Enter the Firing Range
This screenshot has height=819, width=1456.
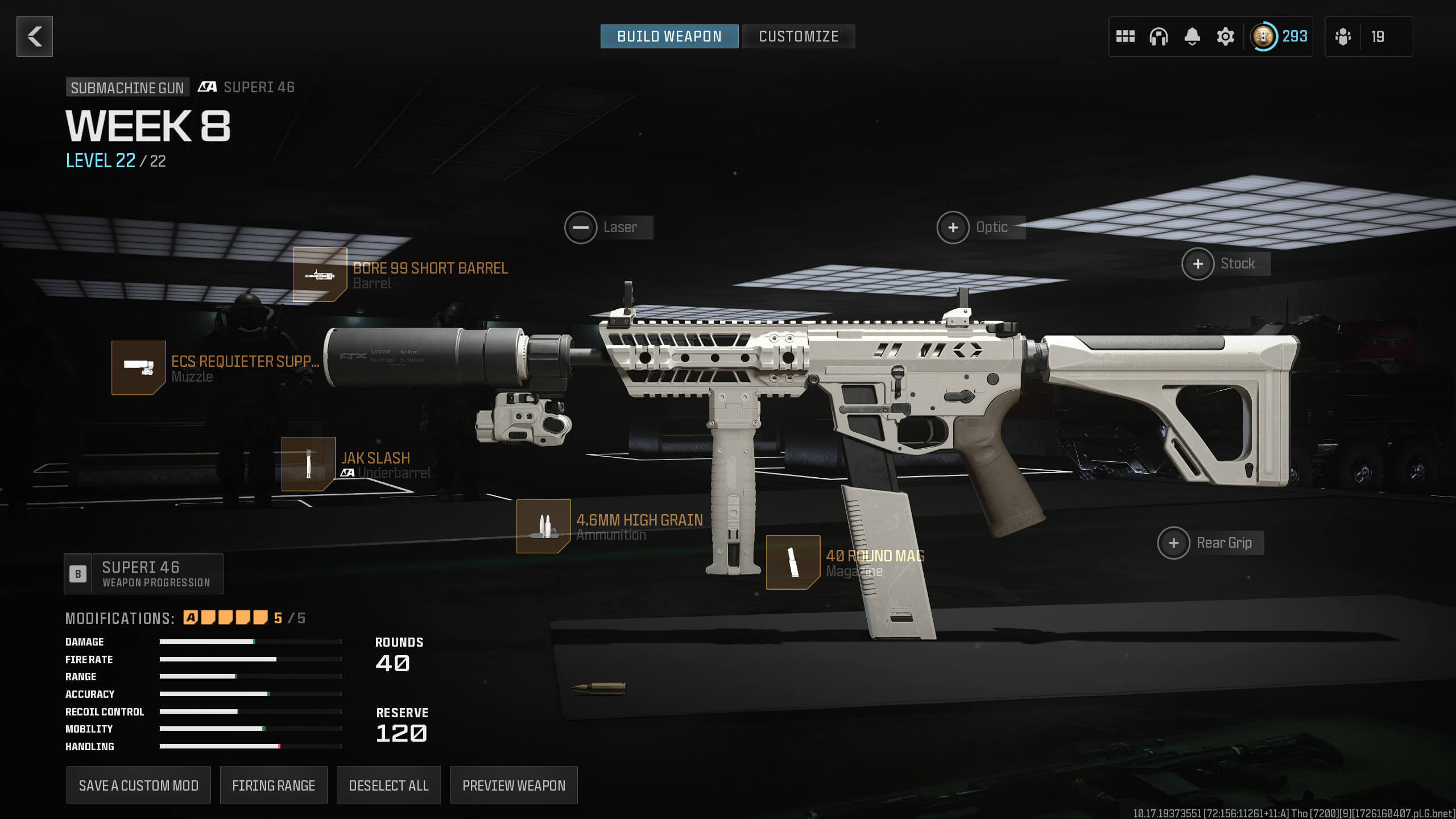coord(274,785)
